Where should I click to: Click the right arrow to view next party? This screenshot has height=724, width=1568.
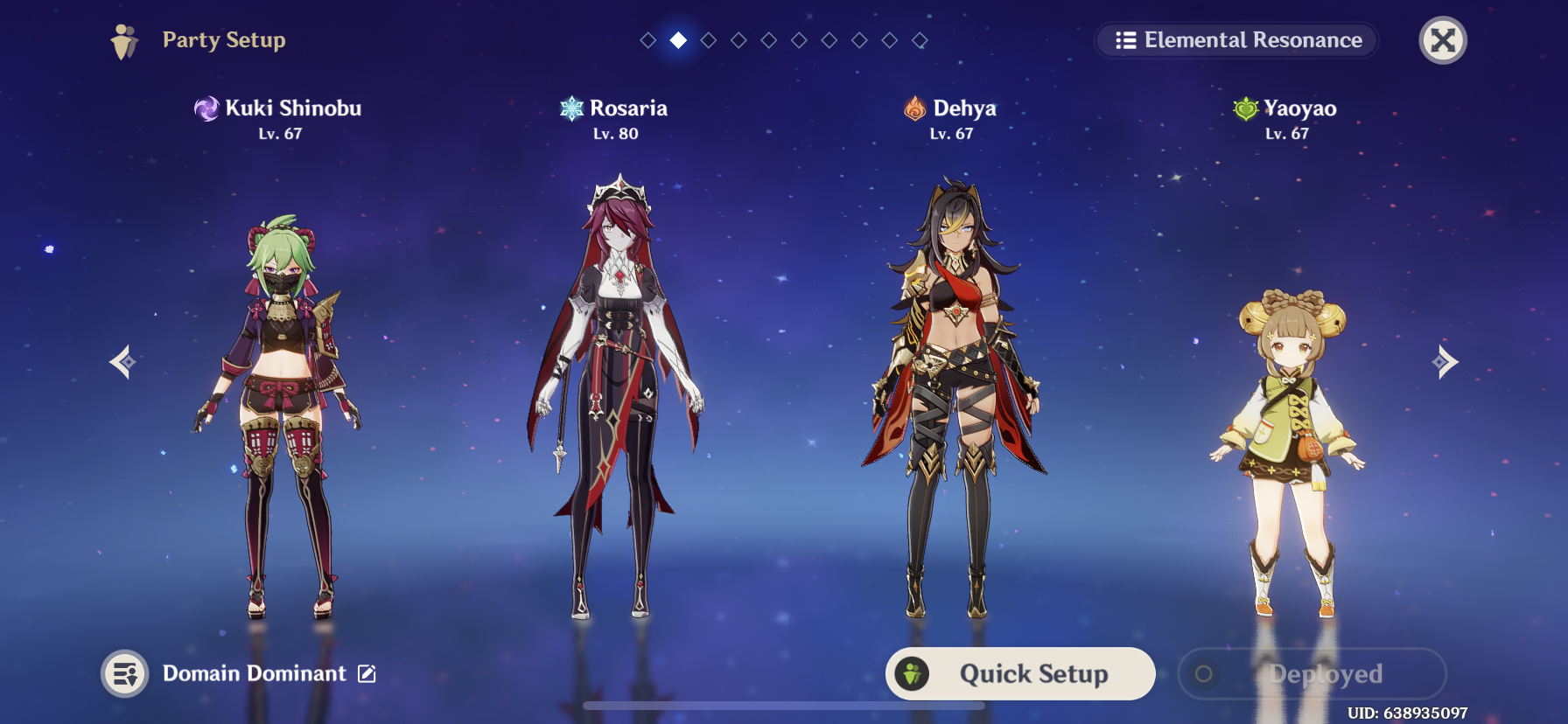[1447, 361]
